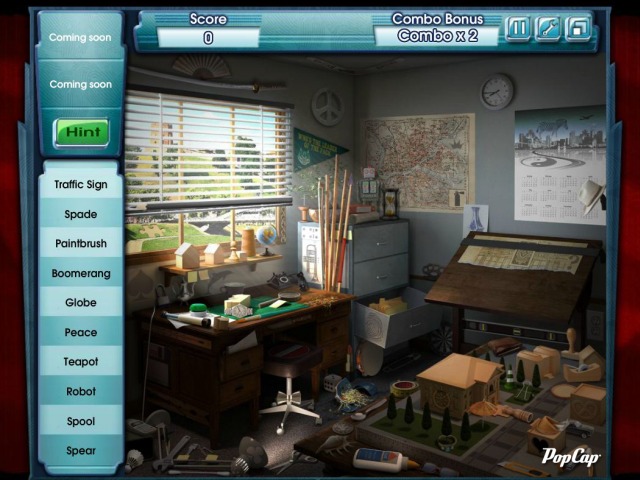The image size is (640, 480).
Task: Pause the game
Action: (517, 28)
